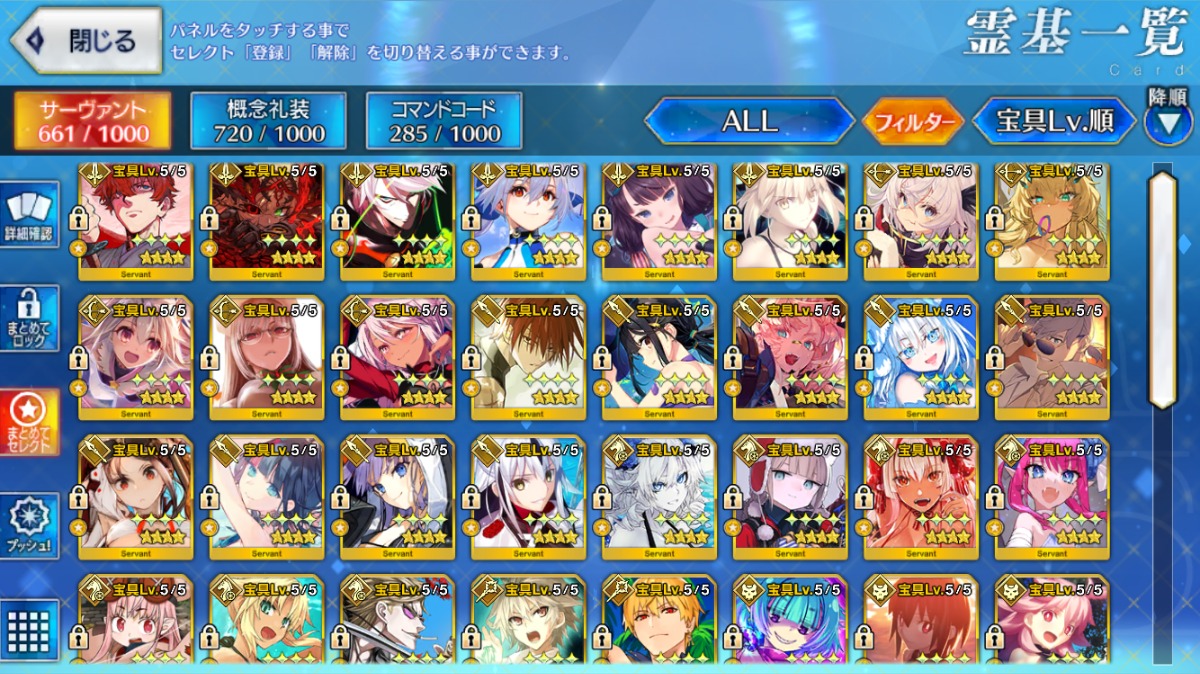Change the 宝具Lv.順 sort order

1054,122
